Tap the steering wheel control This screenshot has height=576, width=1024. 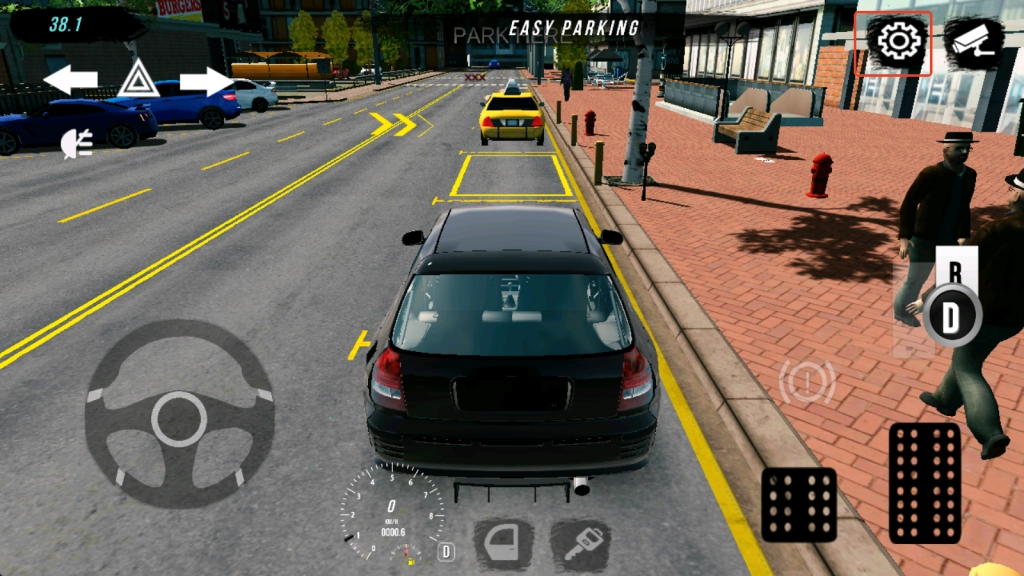click(x=179, y=415)
